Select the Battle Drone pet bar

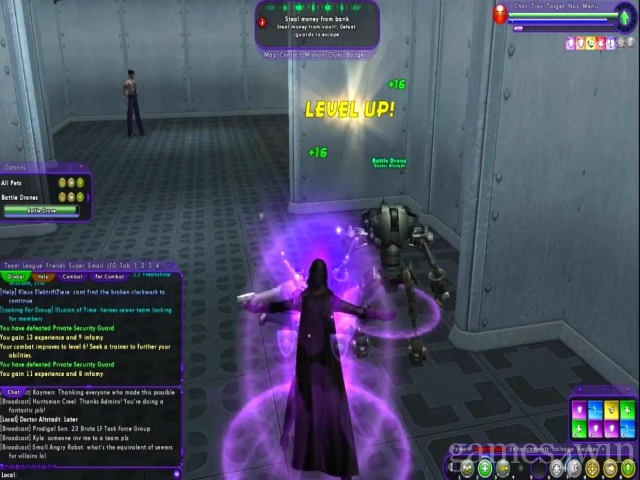point(42,210)
